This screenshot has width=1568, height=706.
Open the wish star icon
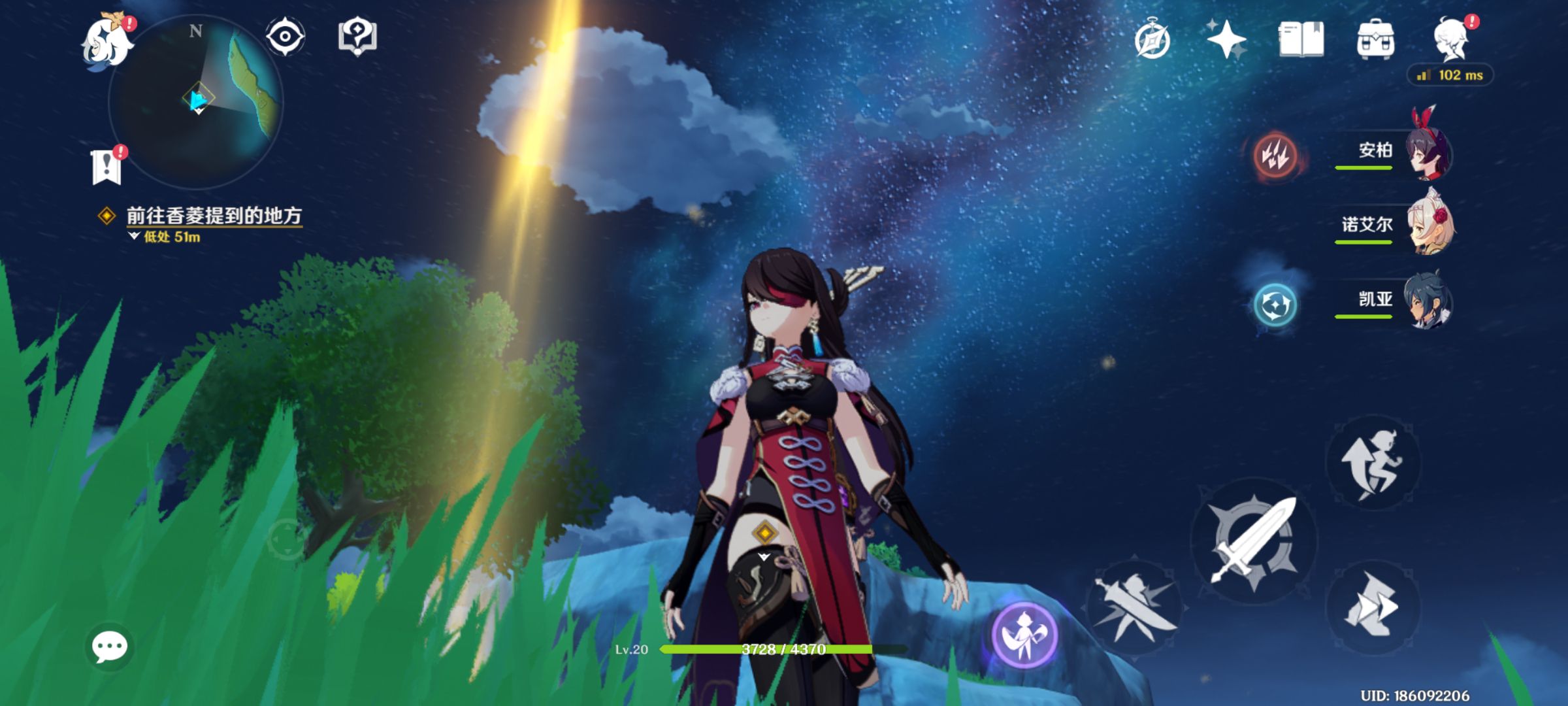click(x=1226, y=39)
